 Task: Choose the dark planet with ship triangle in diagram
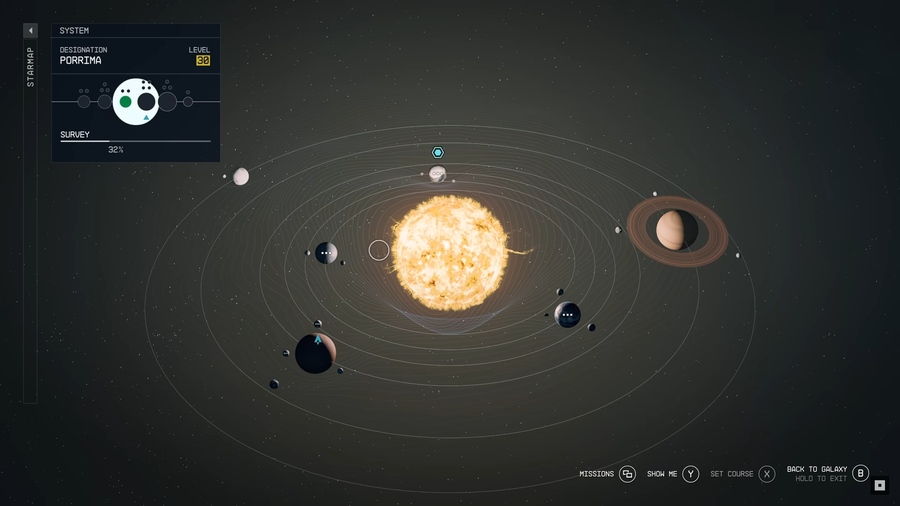pyautogui.click(x=146, y=102)
